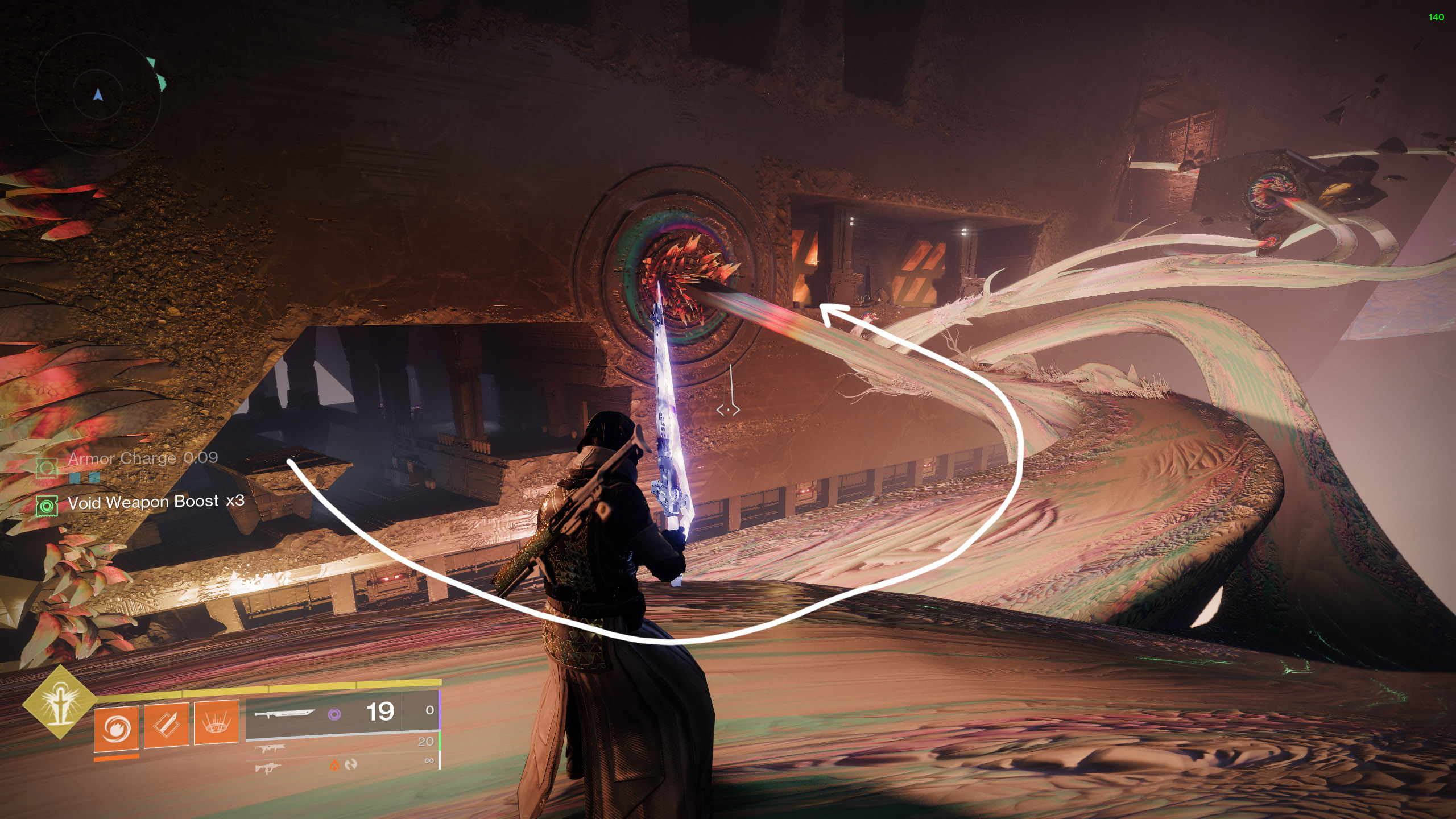
Task: Activate the Well of Radiance super icon
Action: pos(59,702)
